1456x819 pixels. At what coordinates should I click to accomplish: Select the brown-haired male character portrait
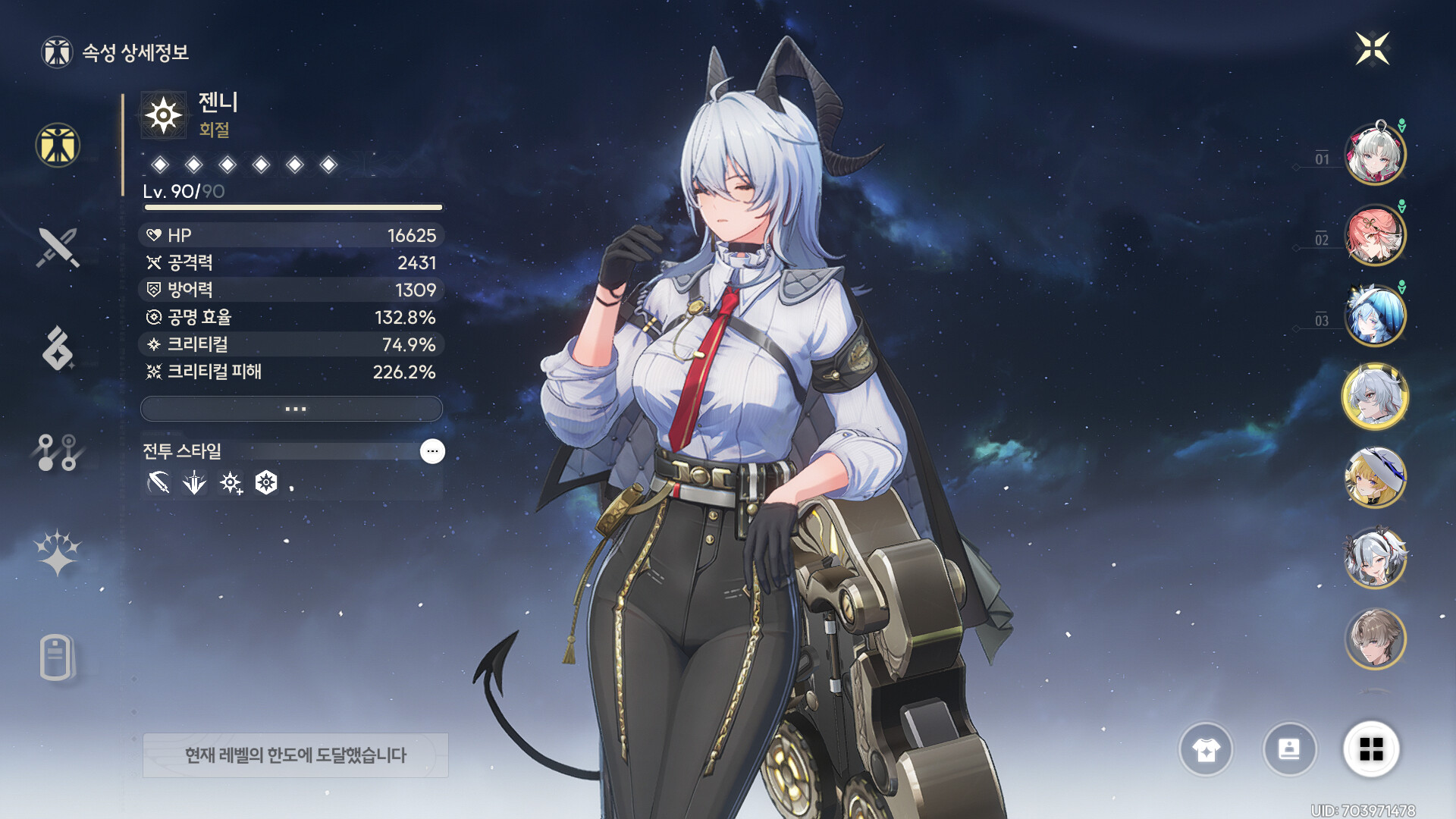(1374, 639)
